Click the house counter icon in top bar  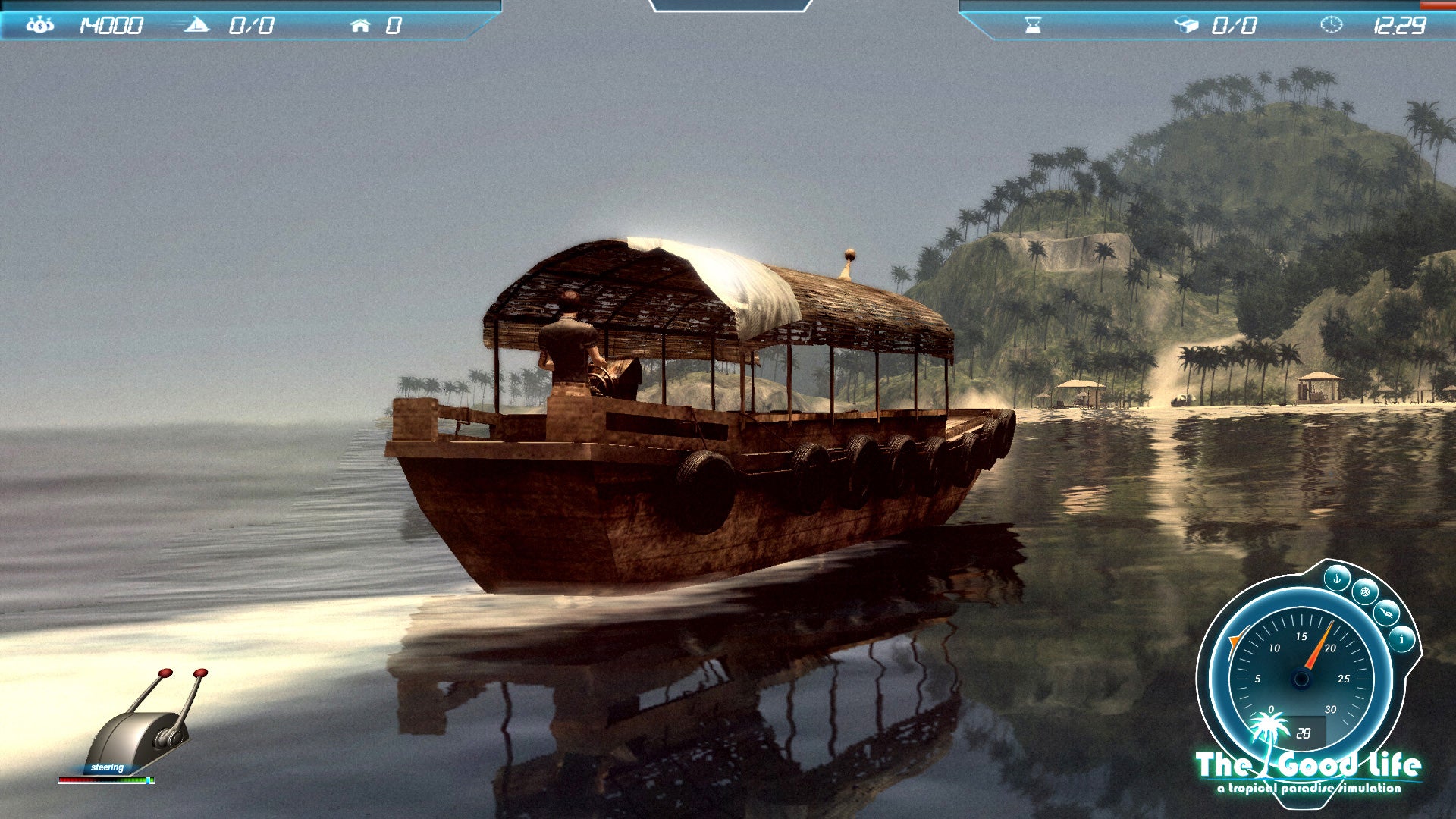point(361,24)
